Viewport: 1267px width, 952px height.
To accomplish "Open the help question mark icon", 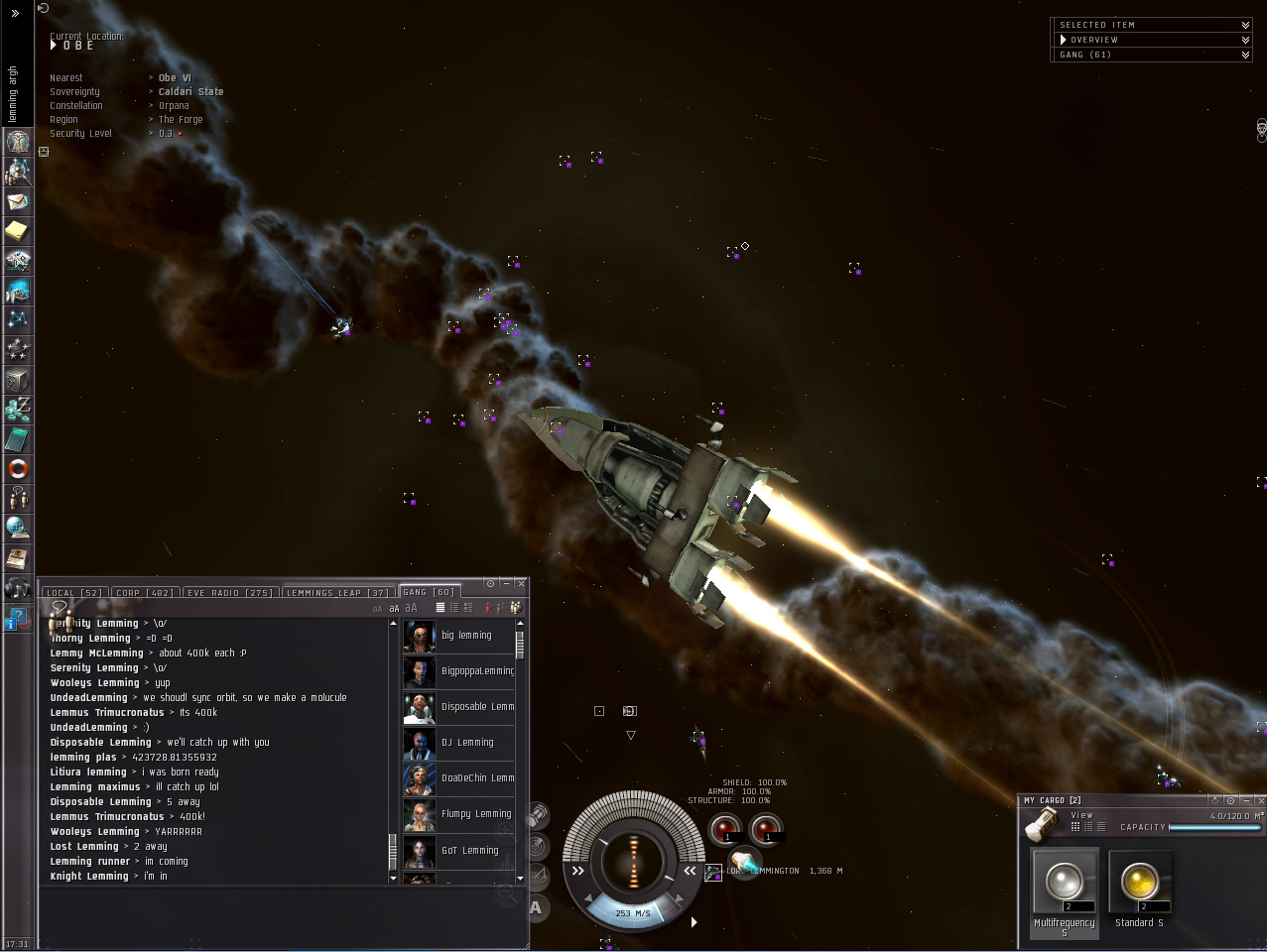I will [18, 617].
